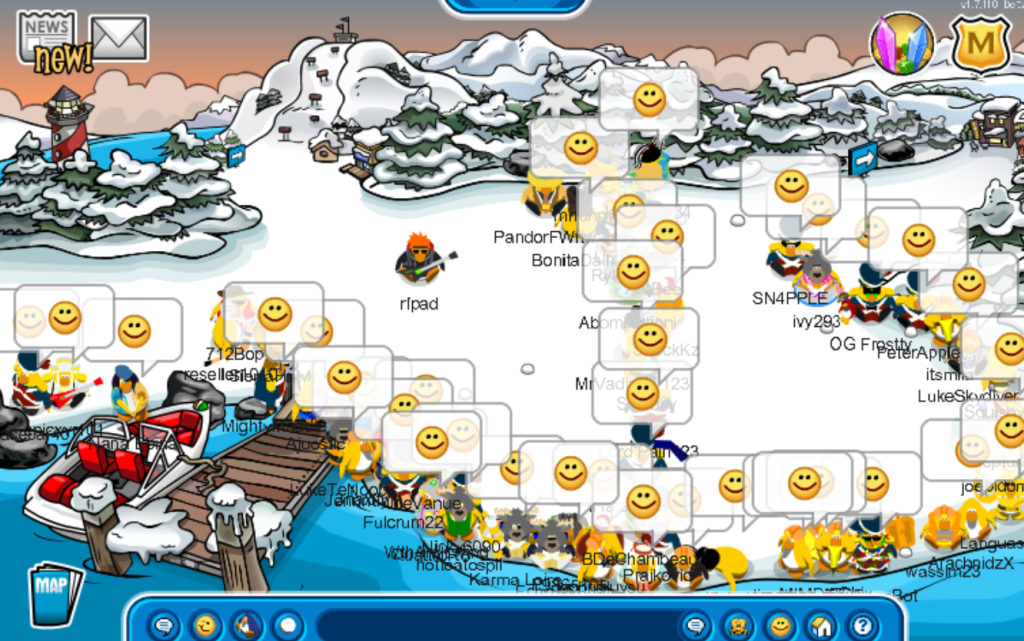Viewport: 1024px width, 641px height.
Task: Click the blue tab at the top center
Action: tap(513, 6)
